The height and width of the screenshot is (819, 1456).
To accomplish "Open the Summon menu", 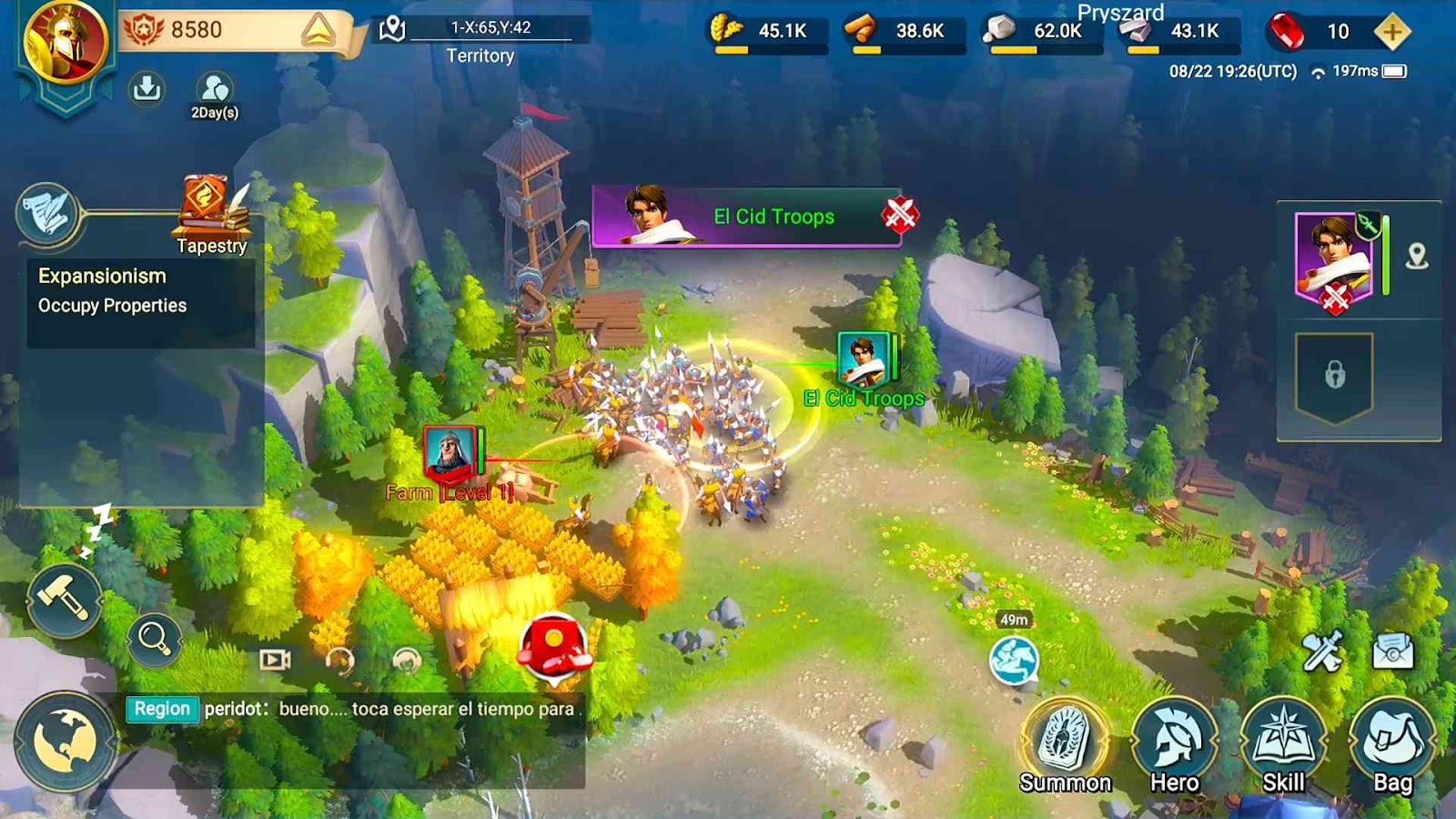I will coord(1065,743).
